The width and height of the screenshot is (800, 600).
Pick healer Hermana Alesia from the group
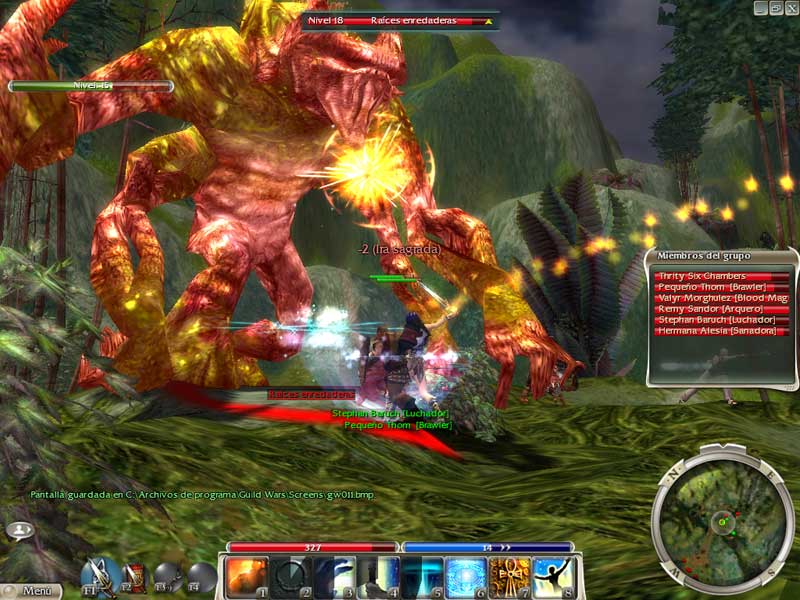coord(722,331)
